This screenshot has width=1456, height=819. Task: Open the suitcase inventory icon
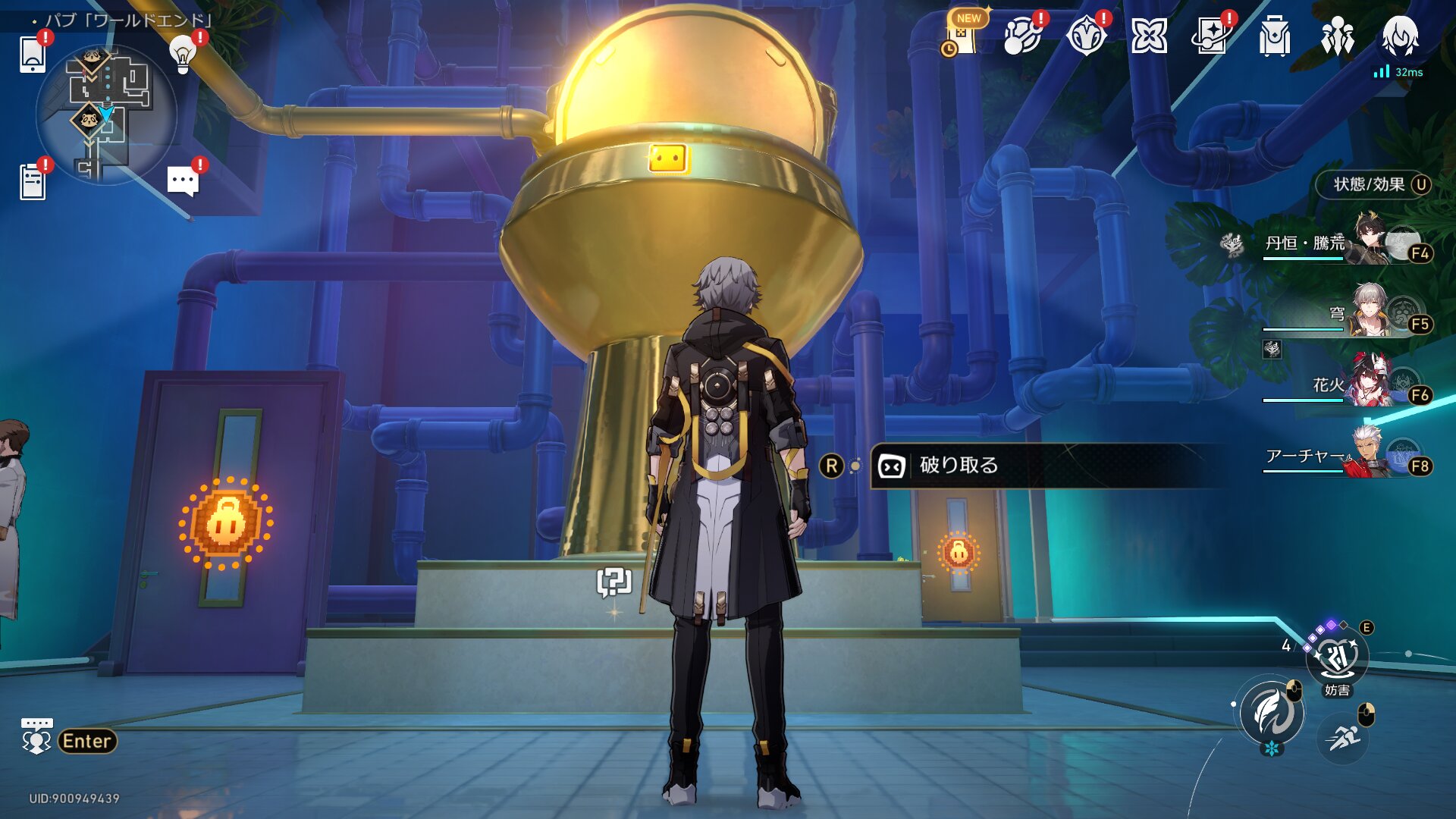coord(1274,36)
